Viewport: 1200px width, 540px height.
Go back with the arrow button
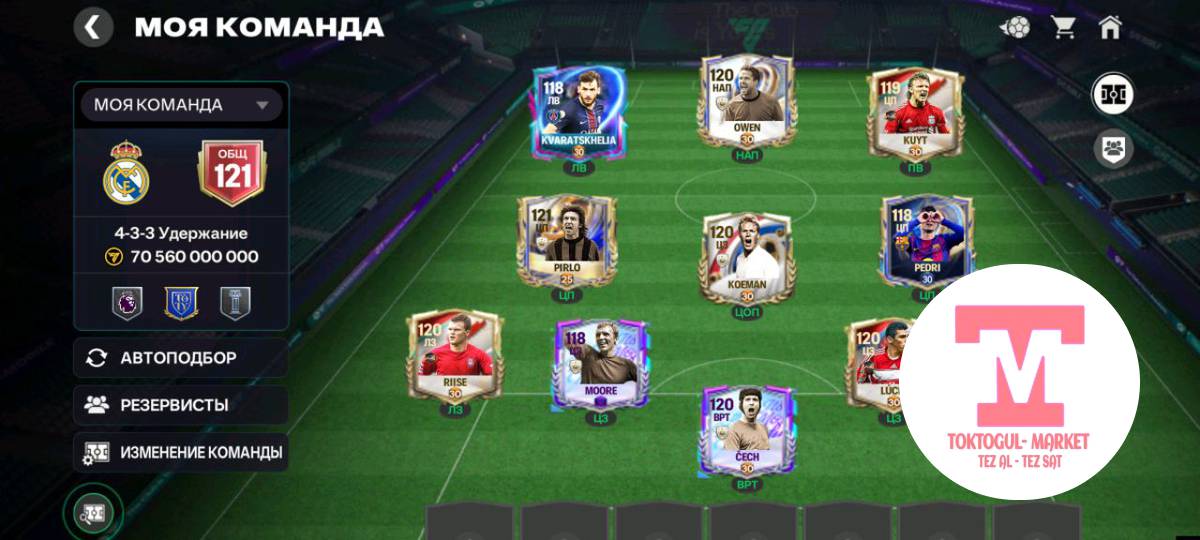tap(93, 27)
